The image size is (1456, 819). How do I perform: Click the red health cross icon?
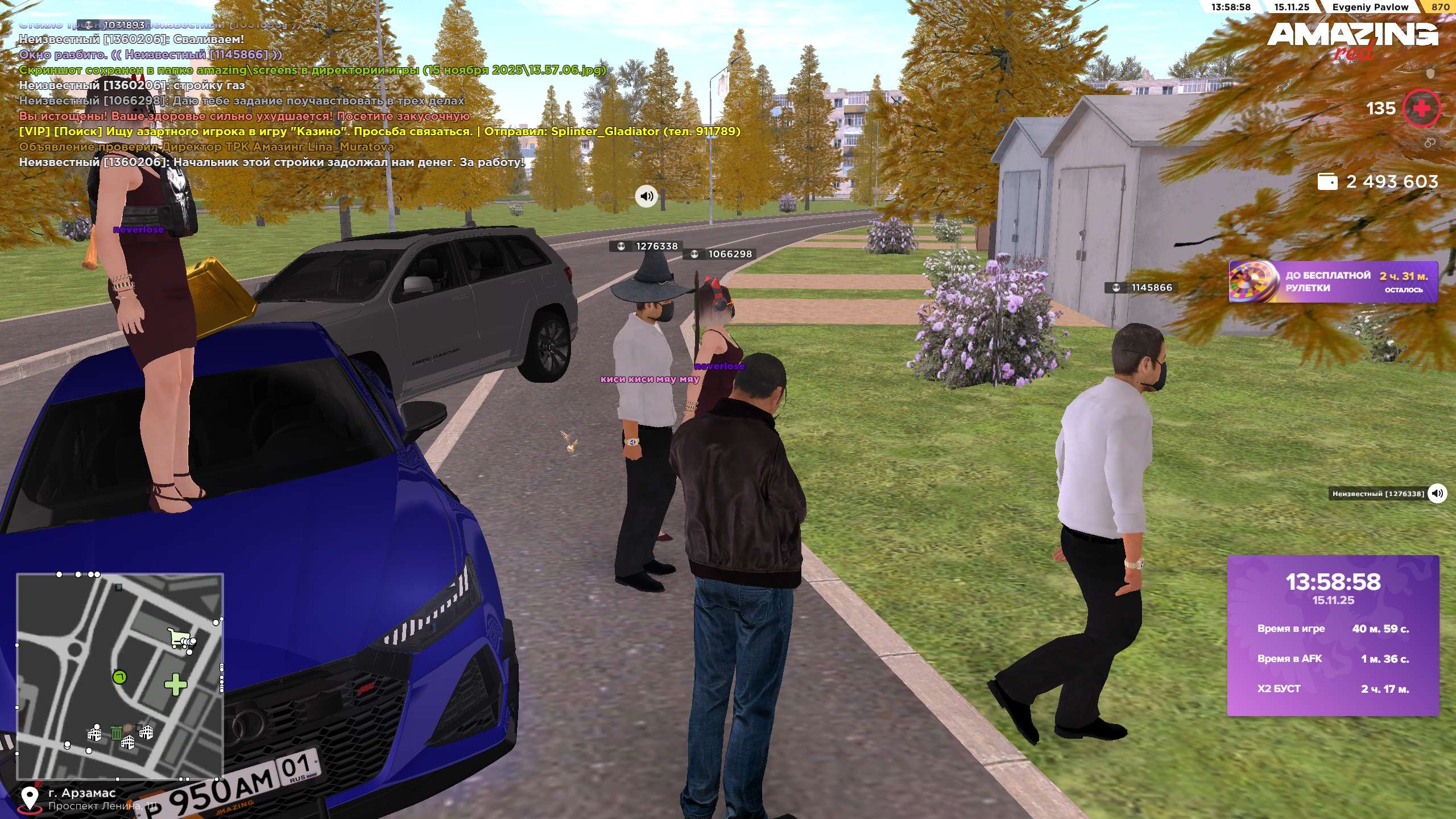click(x=1421, y=108)
